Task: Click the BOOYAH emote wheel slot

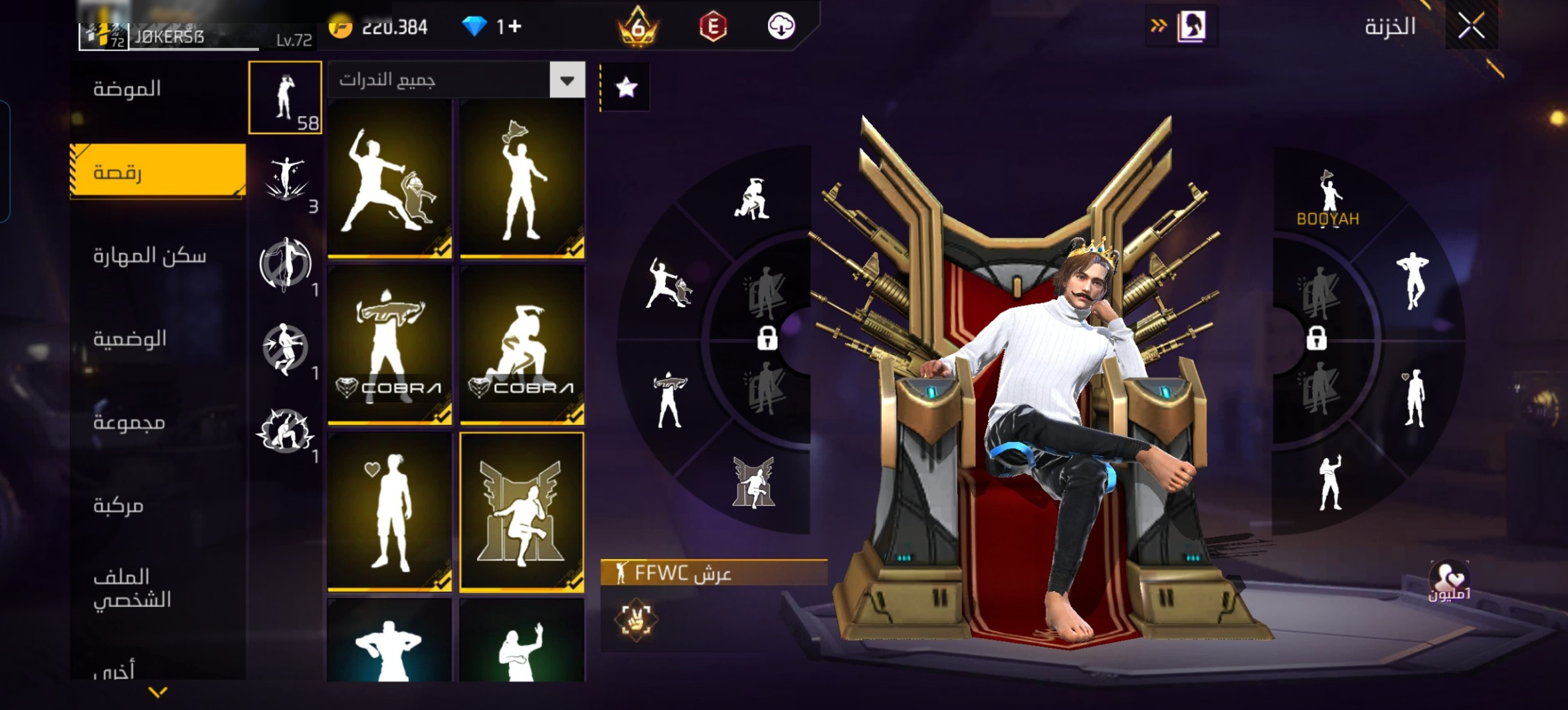Action: (1327, 199)
